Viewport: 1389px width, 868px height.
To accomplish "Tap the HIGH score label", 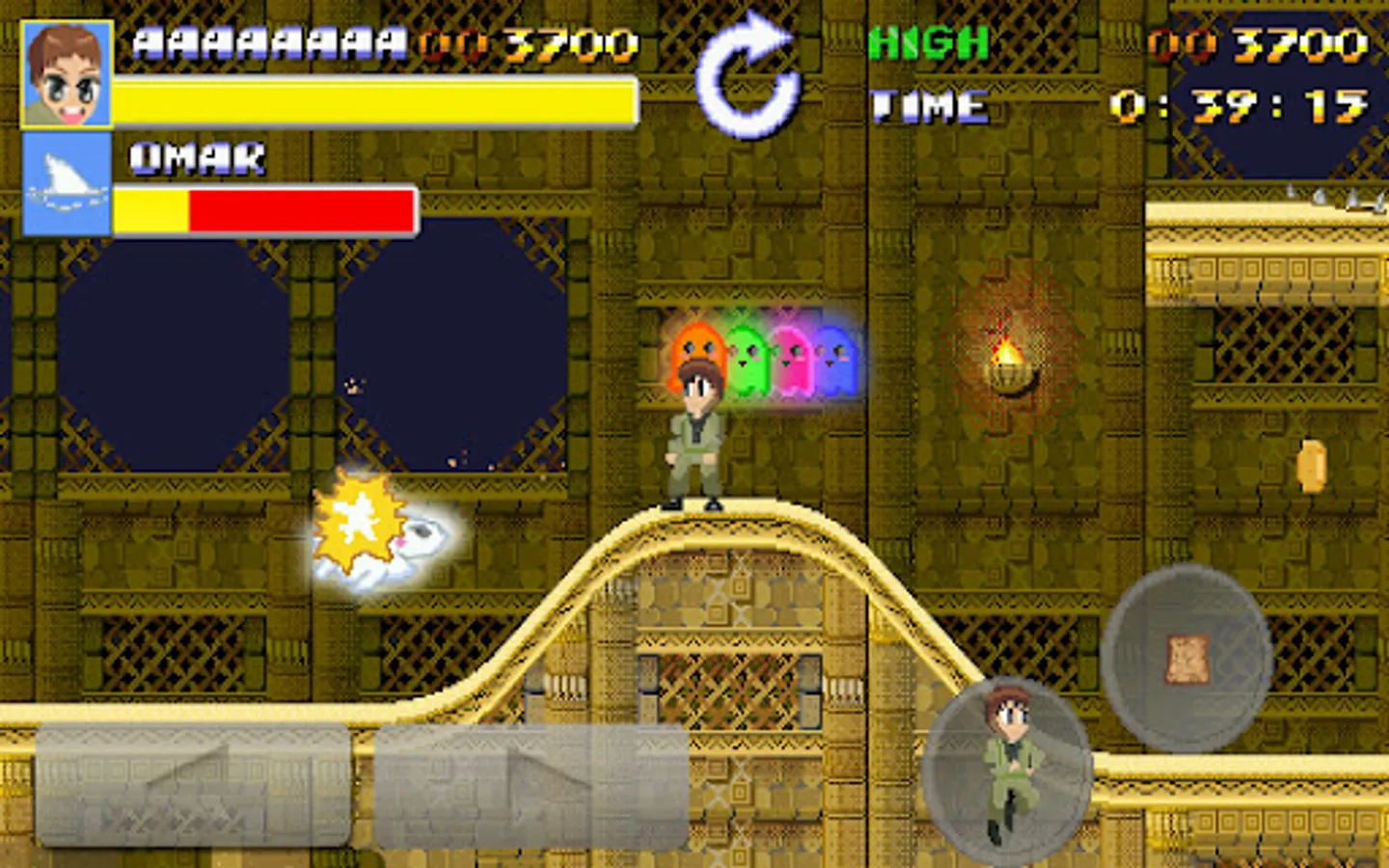I will (x=926, y=41).
